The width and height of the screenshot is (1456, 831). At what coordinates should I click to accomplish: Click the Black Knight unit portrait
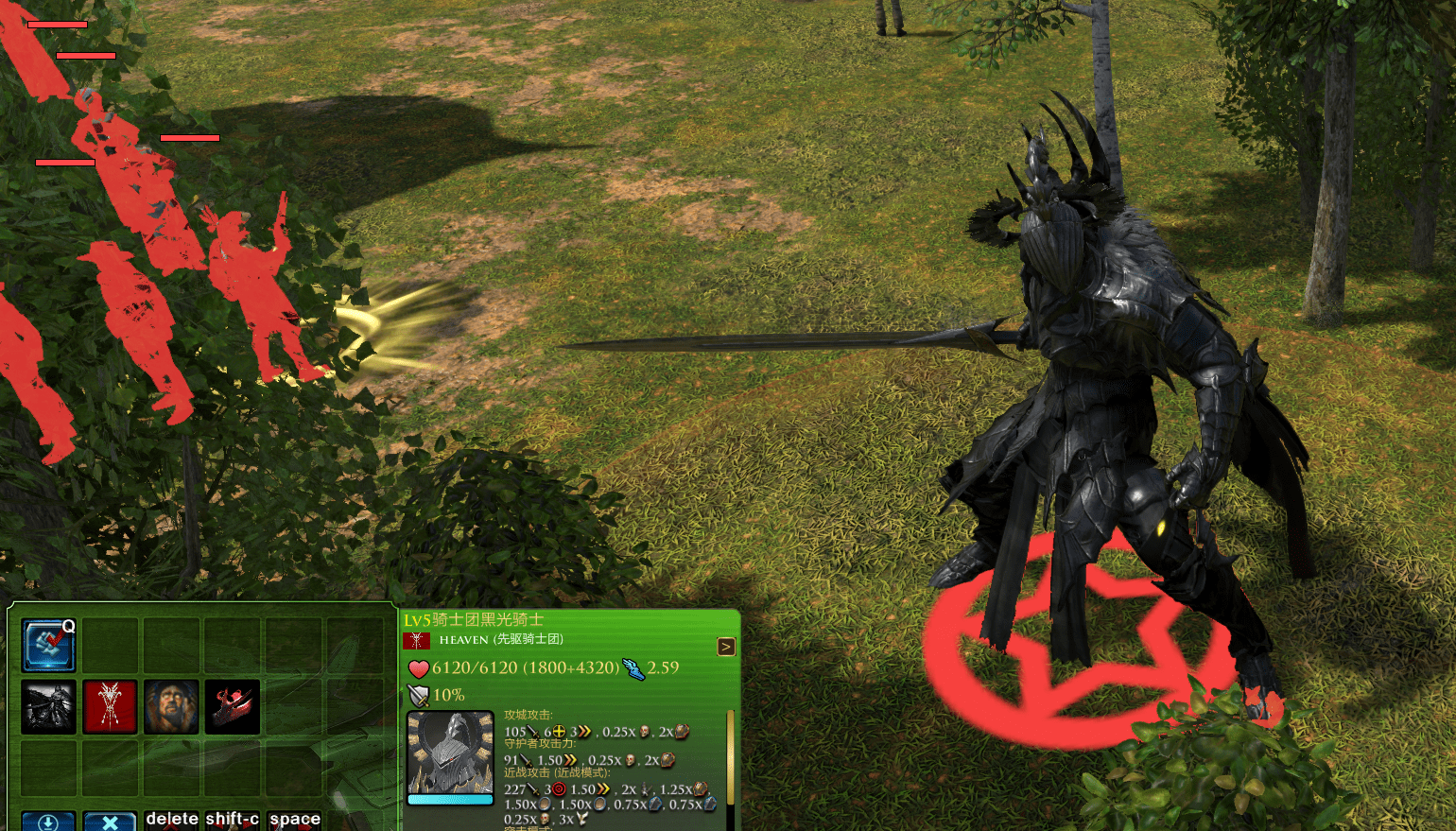pyautogui.click(x=450, y=753)
